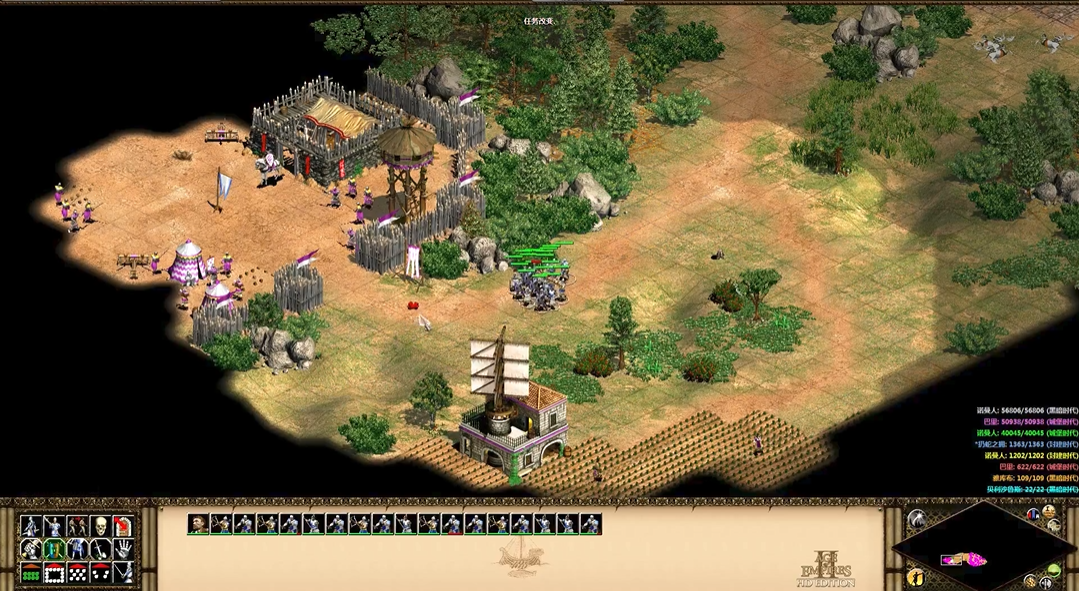
Task: Pick the line formation with green dots
Action: 31,573
